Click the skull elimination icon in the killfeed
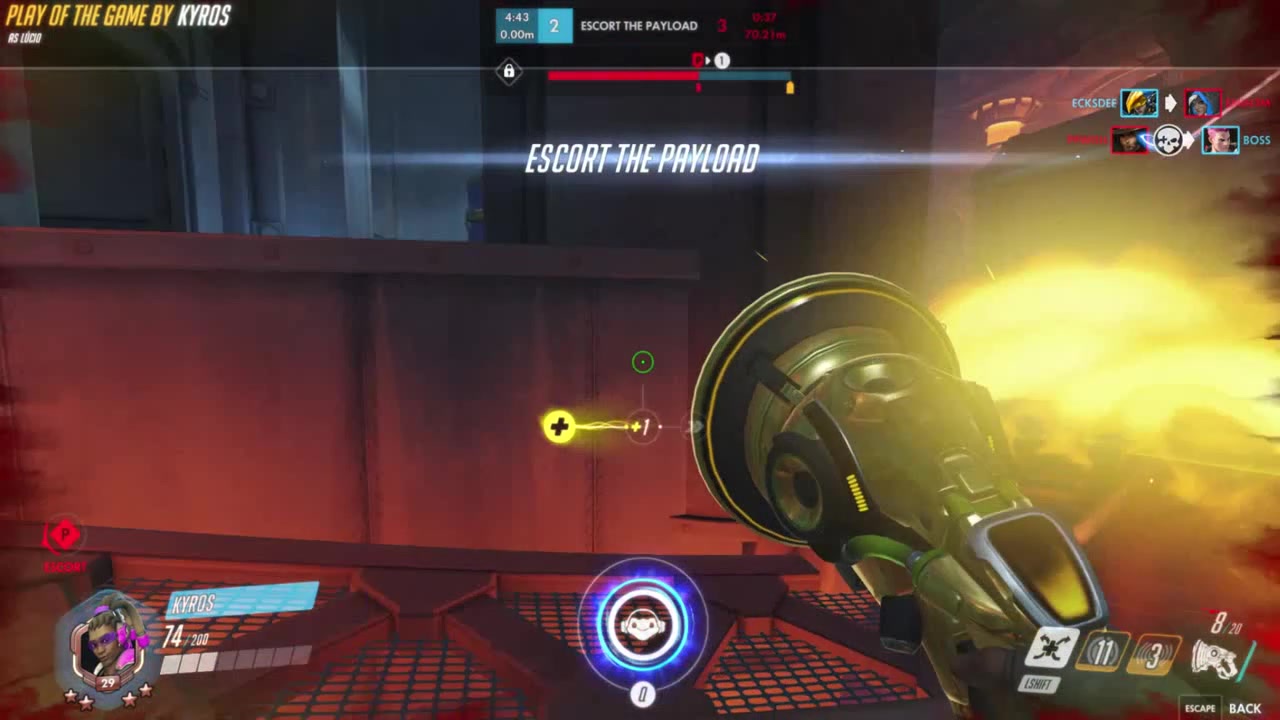Viewport: 1280px width, 720px height. tap(1168, 140)
